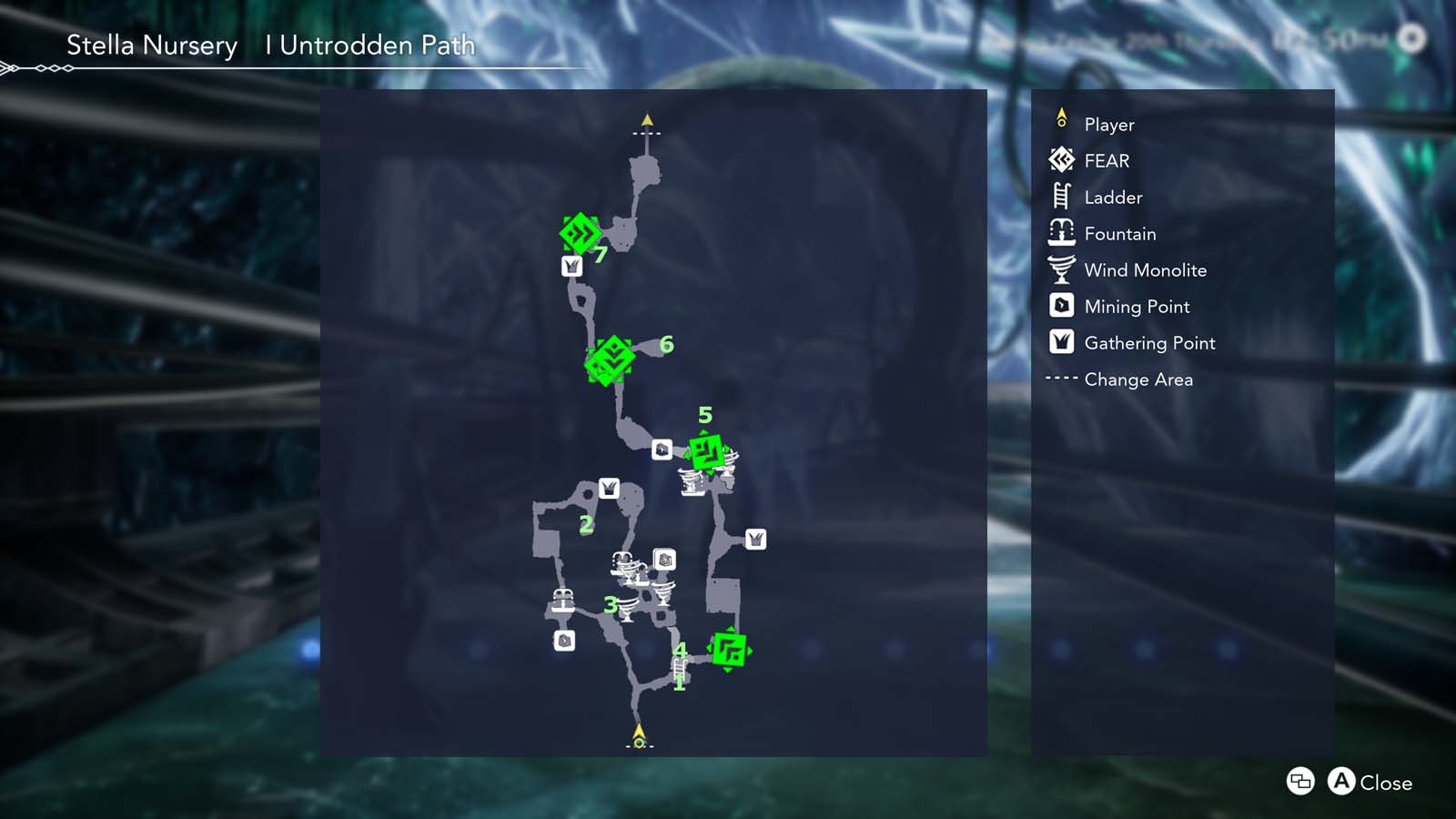Click the map layer switch icon beside Close
The width and height of the screenshot is (1456, 819).
1299,783
